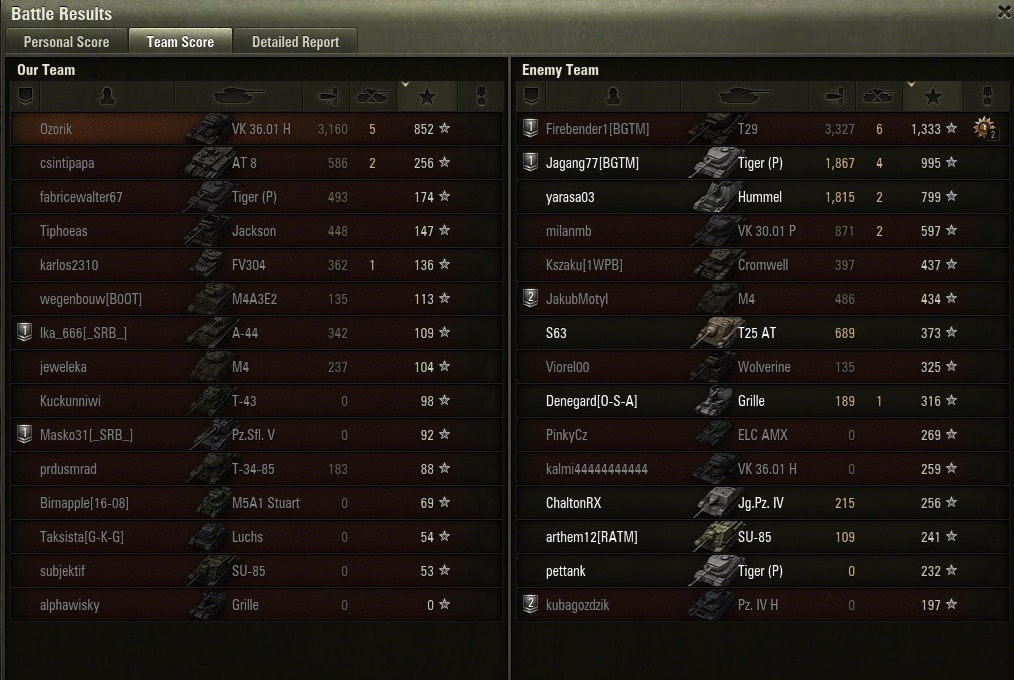Viewport: 1014px width, 680px height.
Task: Click Firebender1's achievement medal icon
Action: (986, 129)
